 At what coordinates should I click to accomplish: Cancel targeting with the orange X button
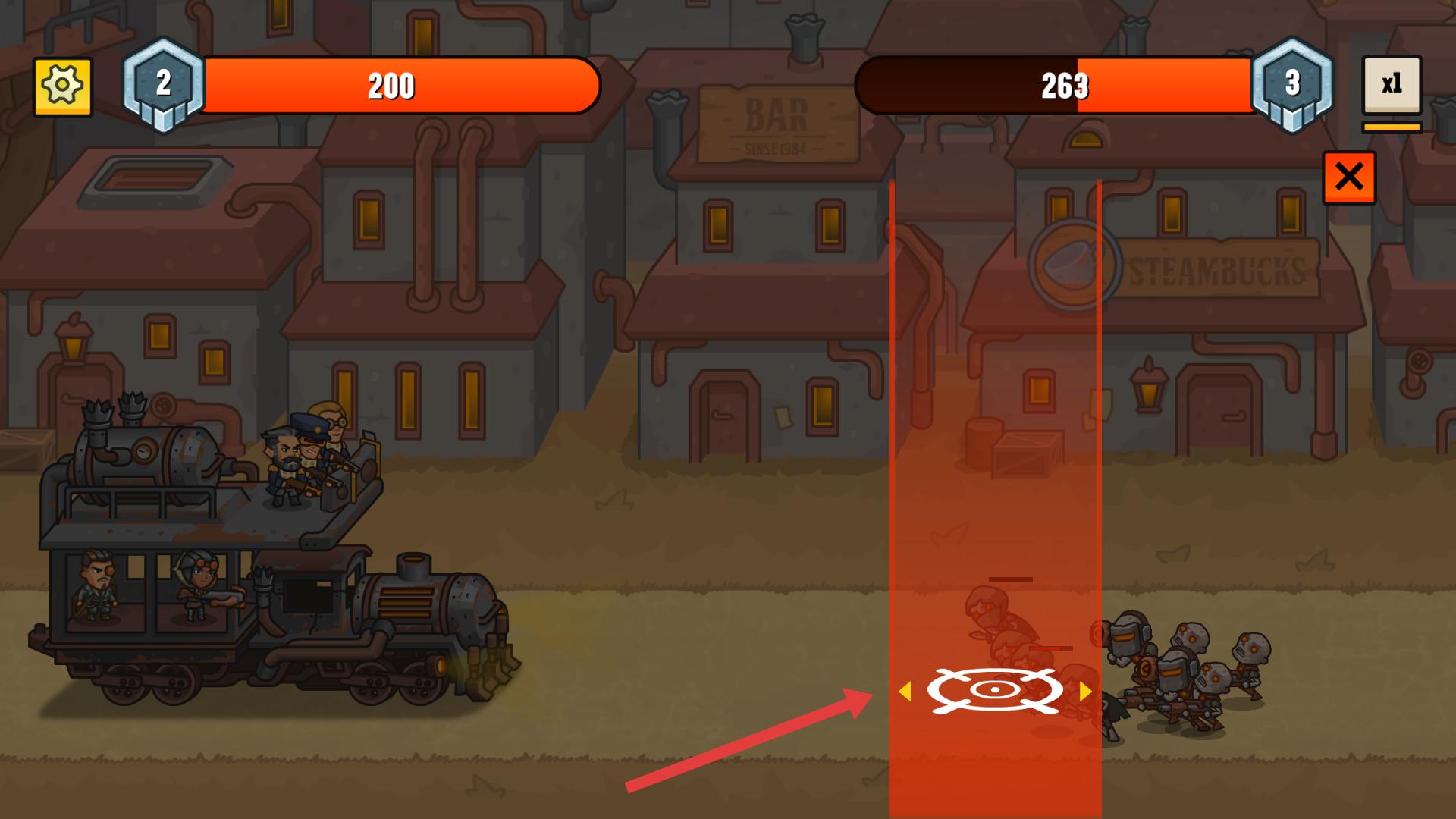pos(1349,177)
